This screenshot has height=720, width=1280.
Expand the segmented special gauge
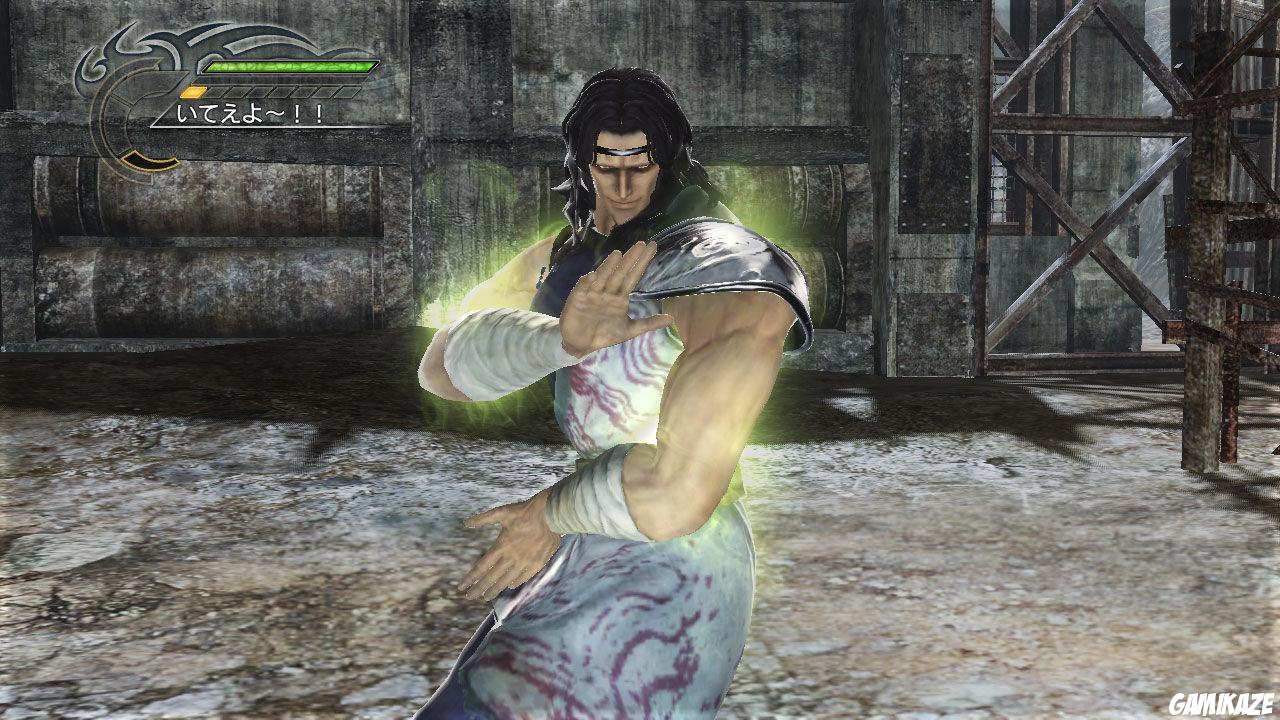pos(270,91)
